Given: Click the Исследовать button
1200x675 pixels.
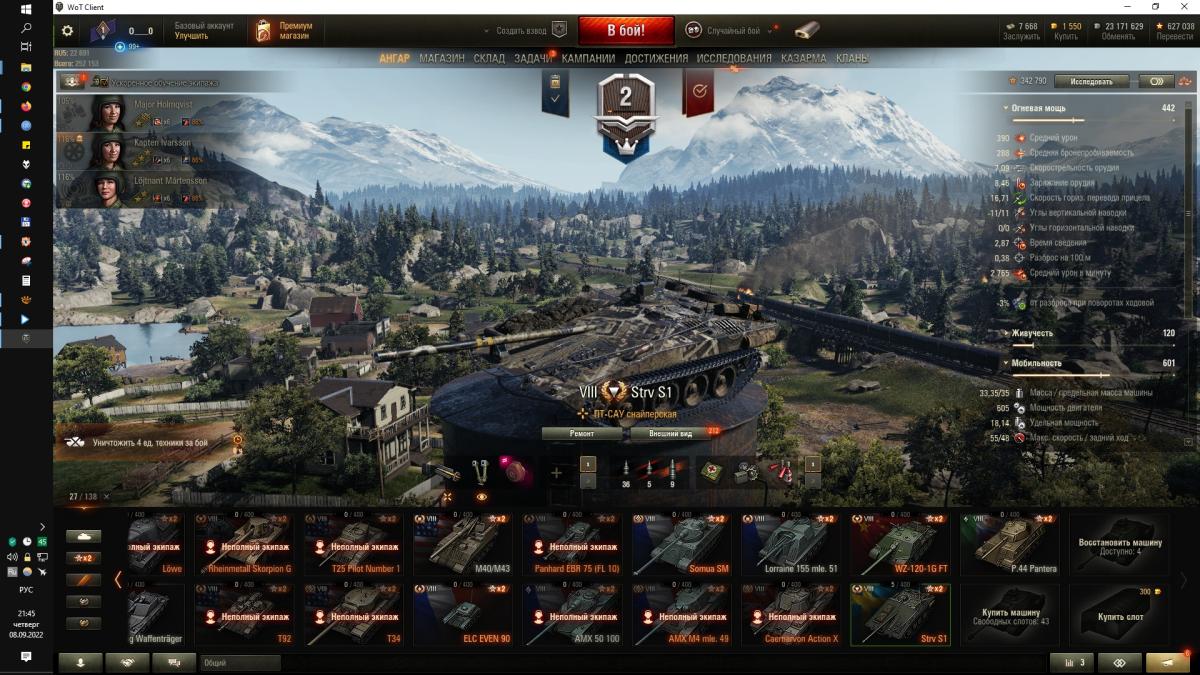Looking at the screenshot, I should click(x=1097, y=81).
